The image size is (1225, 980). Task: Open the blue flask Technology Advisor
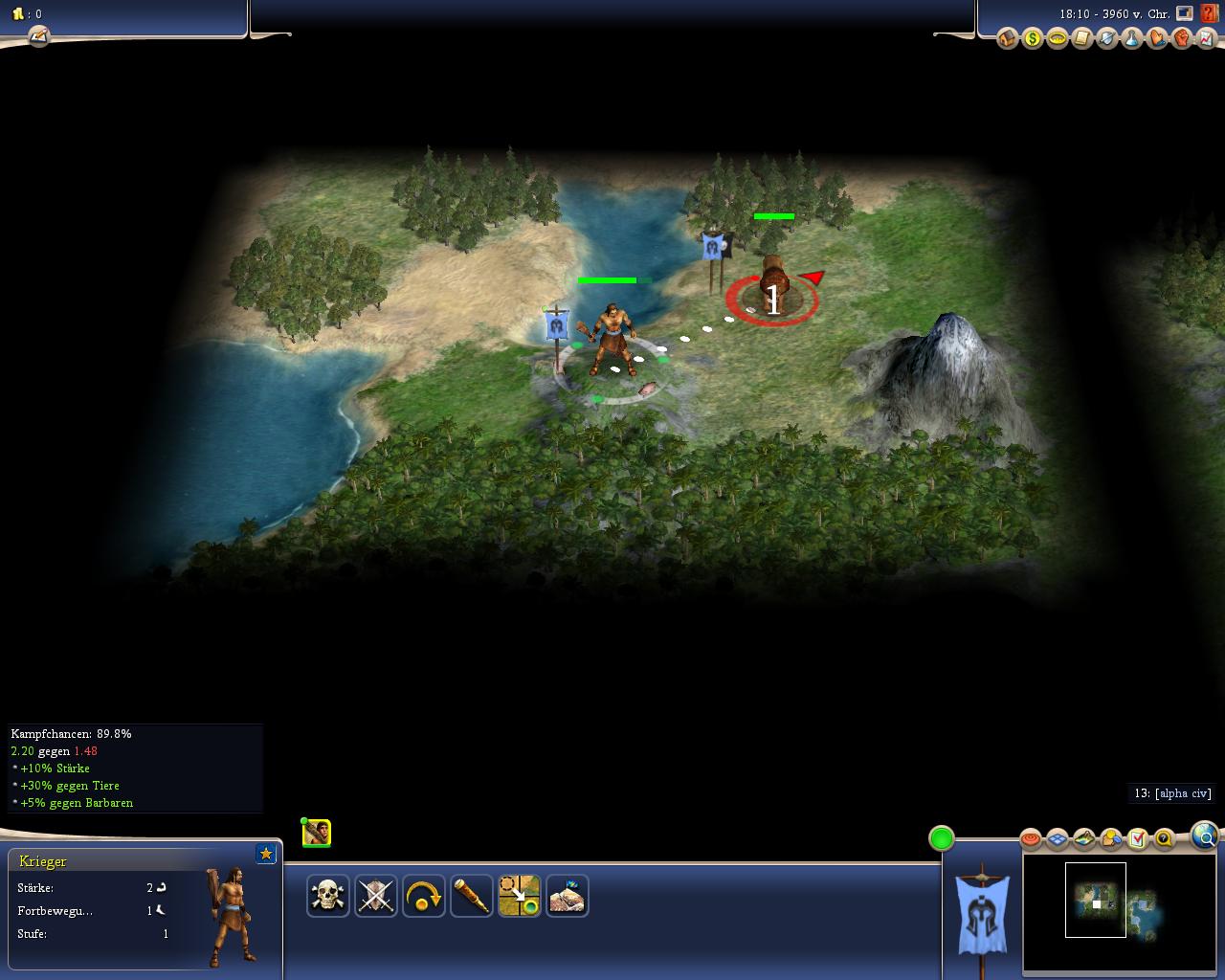click(1131, 38)
